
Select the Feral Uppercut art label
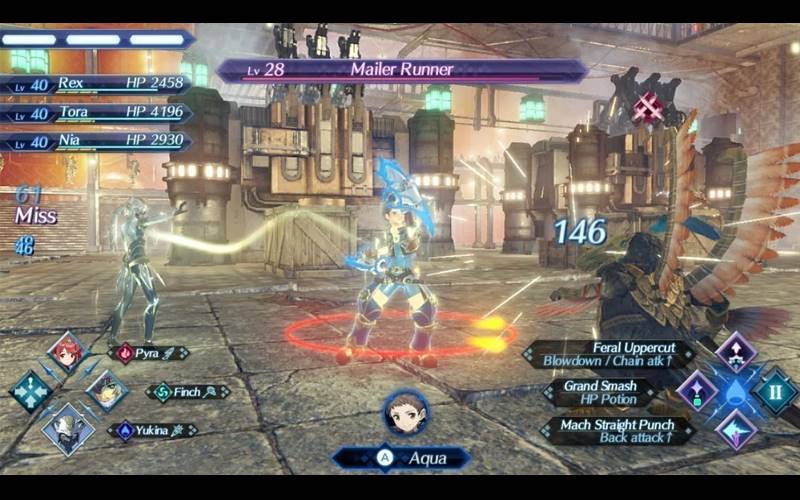click(610, 353)
